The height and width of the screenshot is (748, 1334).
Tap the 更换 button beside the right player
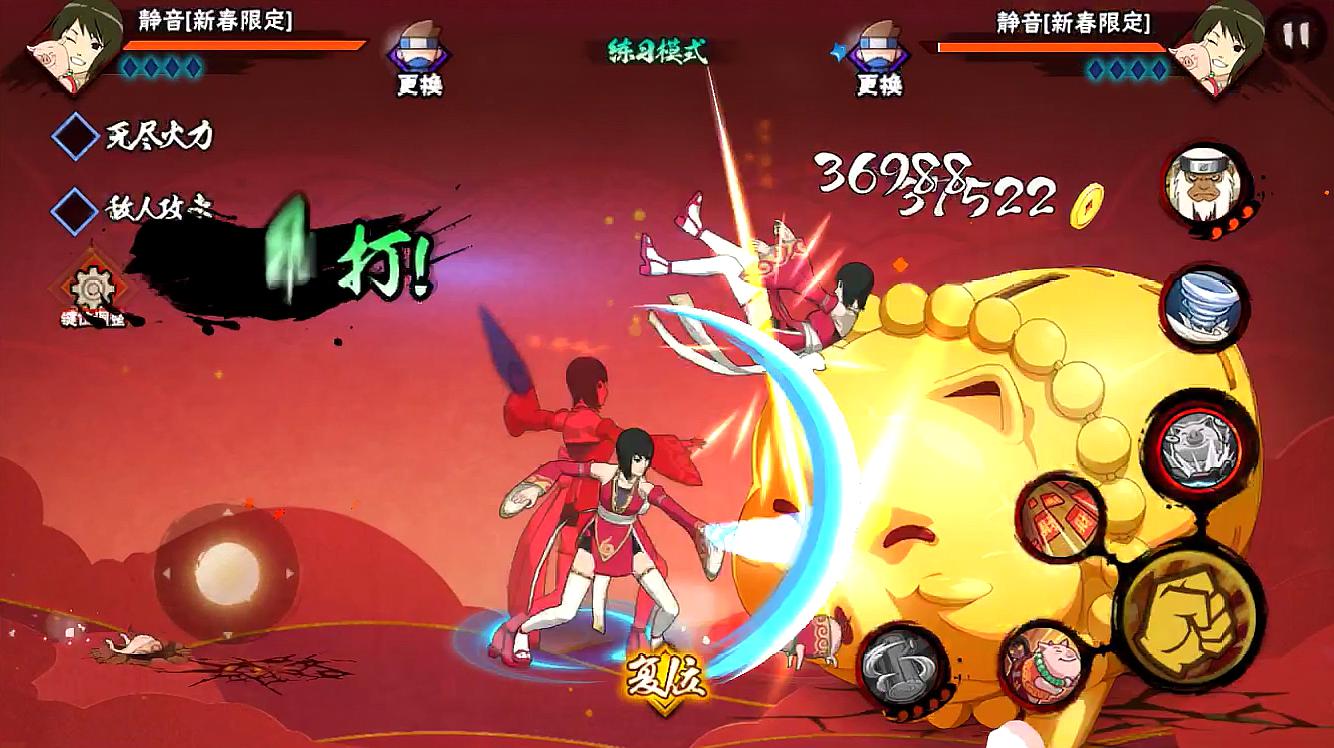pos(877,59)
